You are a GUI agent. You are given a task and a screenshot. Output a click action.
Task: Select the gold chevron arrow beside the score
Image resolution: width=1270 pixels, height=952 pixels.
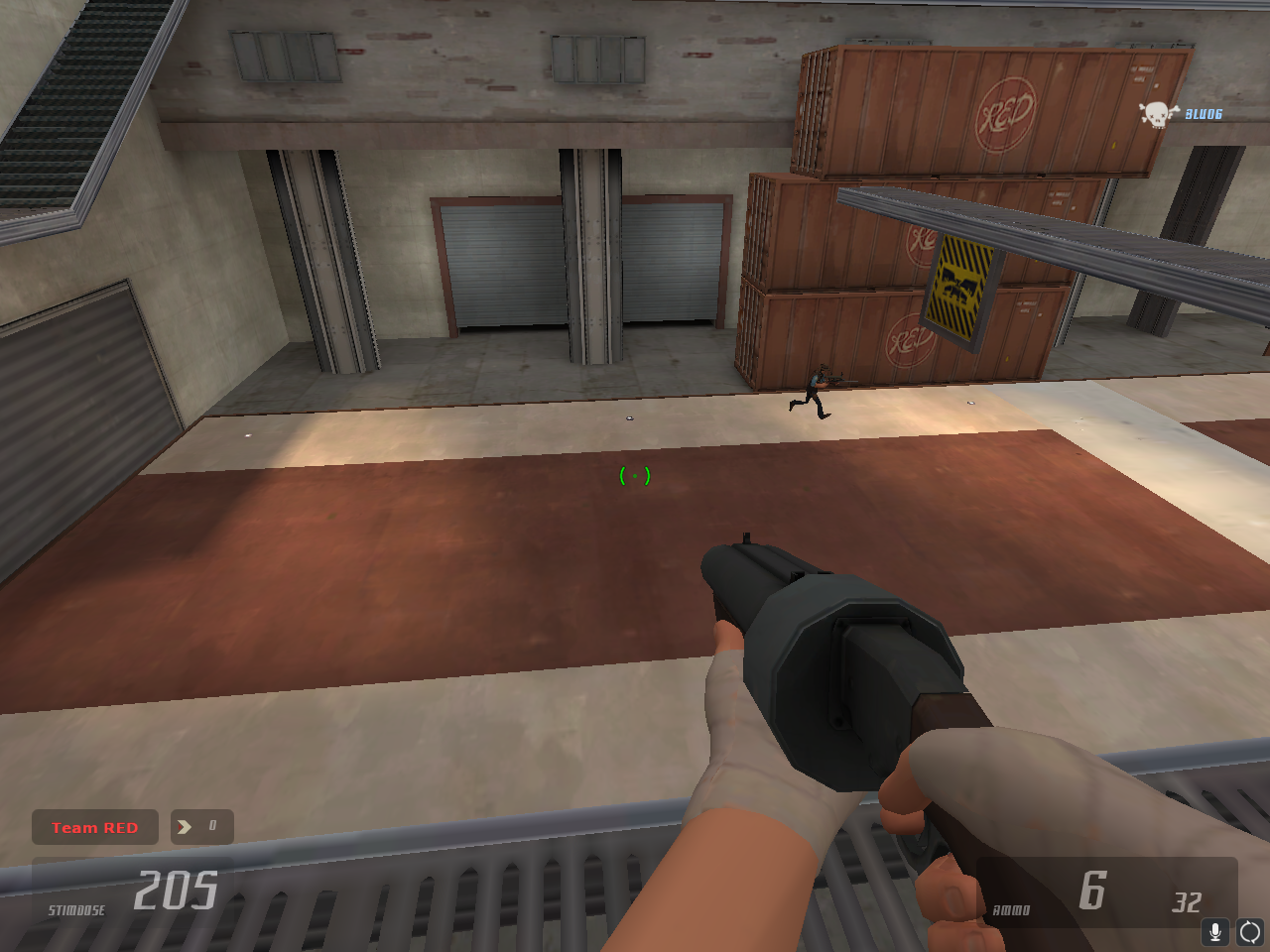(x=184, y=826)
